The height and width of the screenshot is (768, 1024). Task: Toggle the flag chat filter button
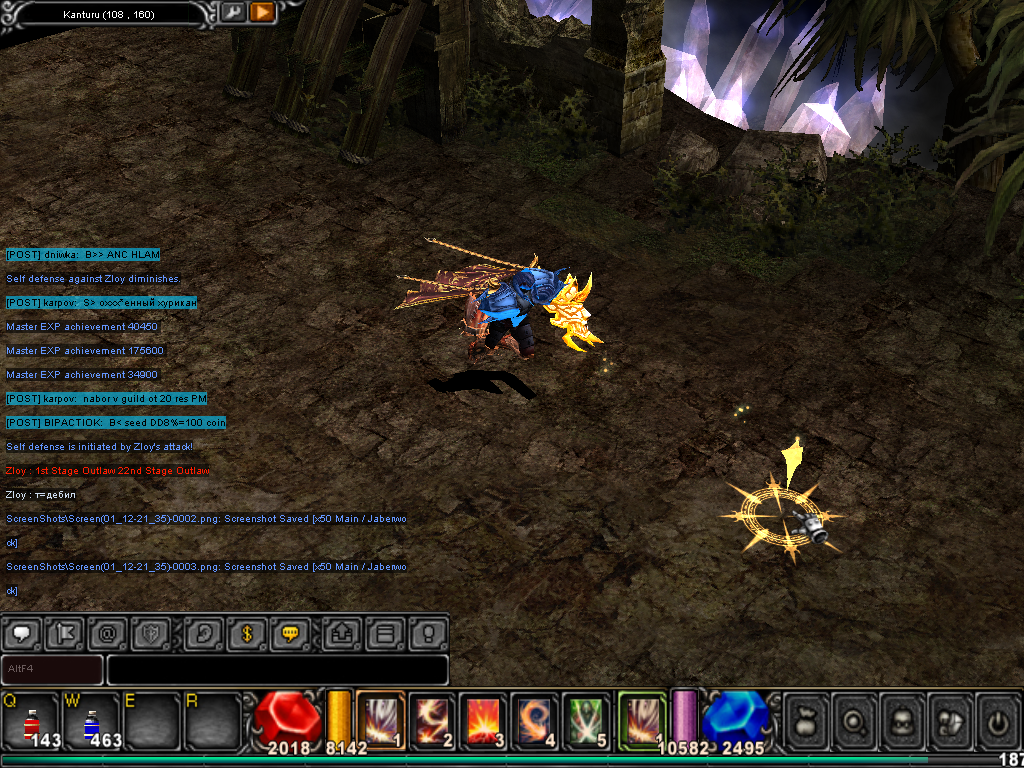tap(65, 633)
